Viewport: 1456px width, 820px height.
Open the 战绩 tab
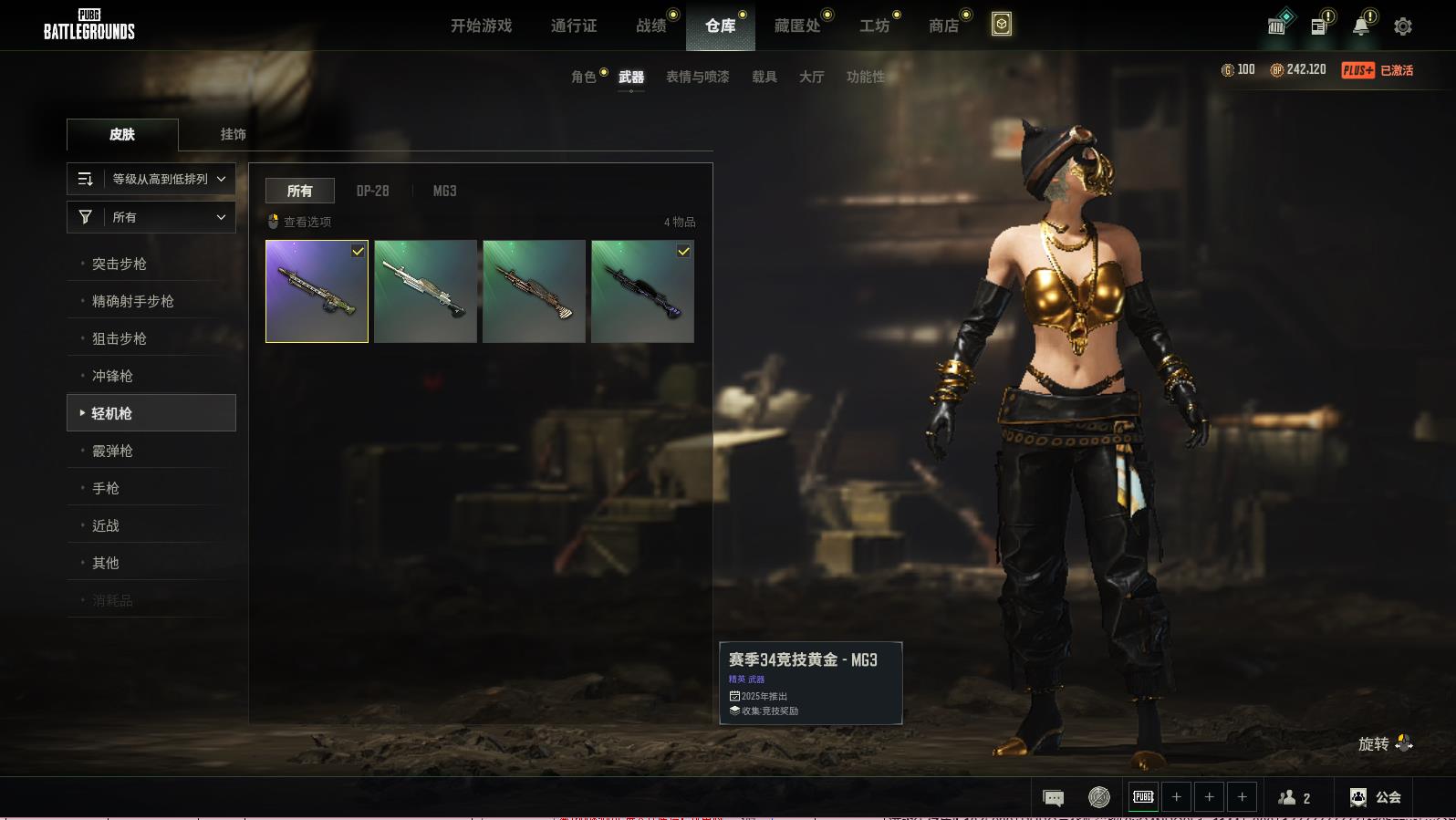coord(651,26)
